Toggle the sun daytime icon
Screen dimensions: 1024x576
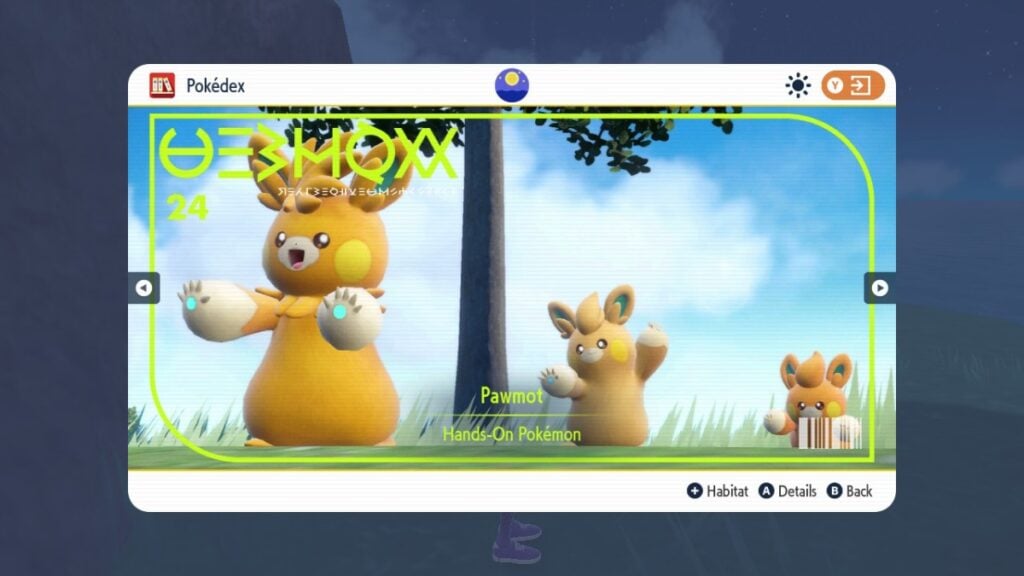pyautogui.click(x=798, y=86)
